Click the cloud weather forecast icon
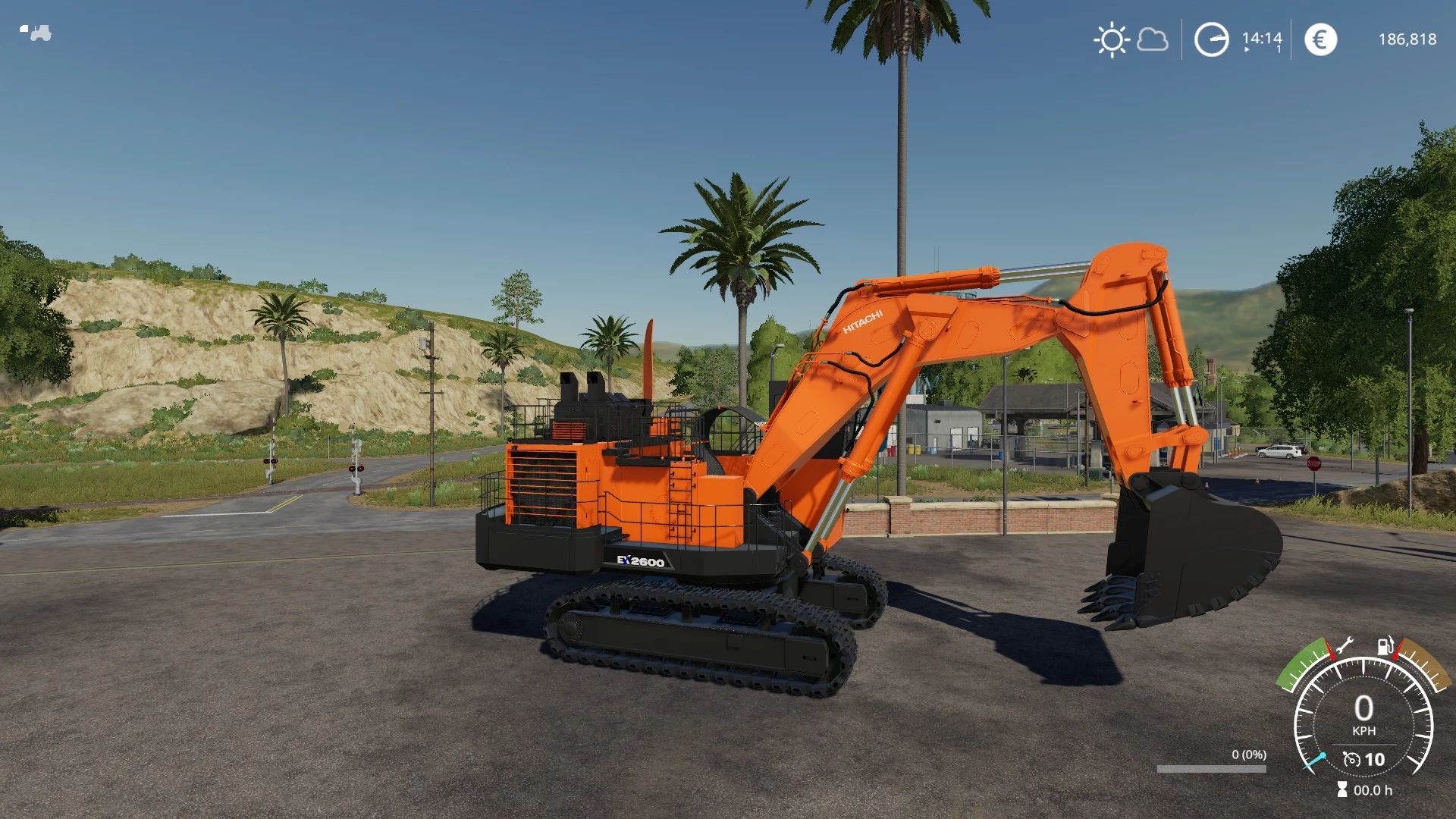 pos(1152,39)
